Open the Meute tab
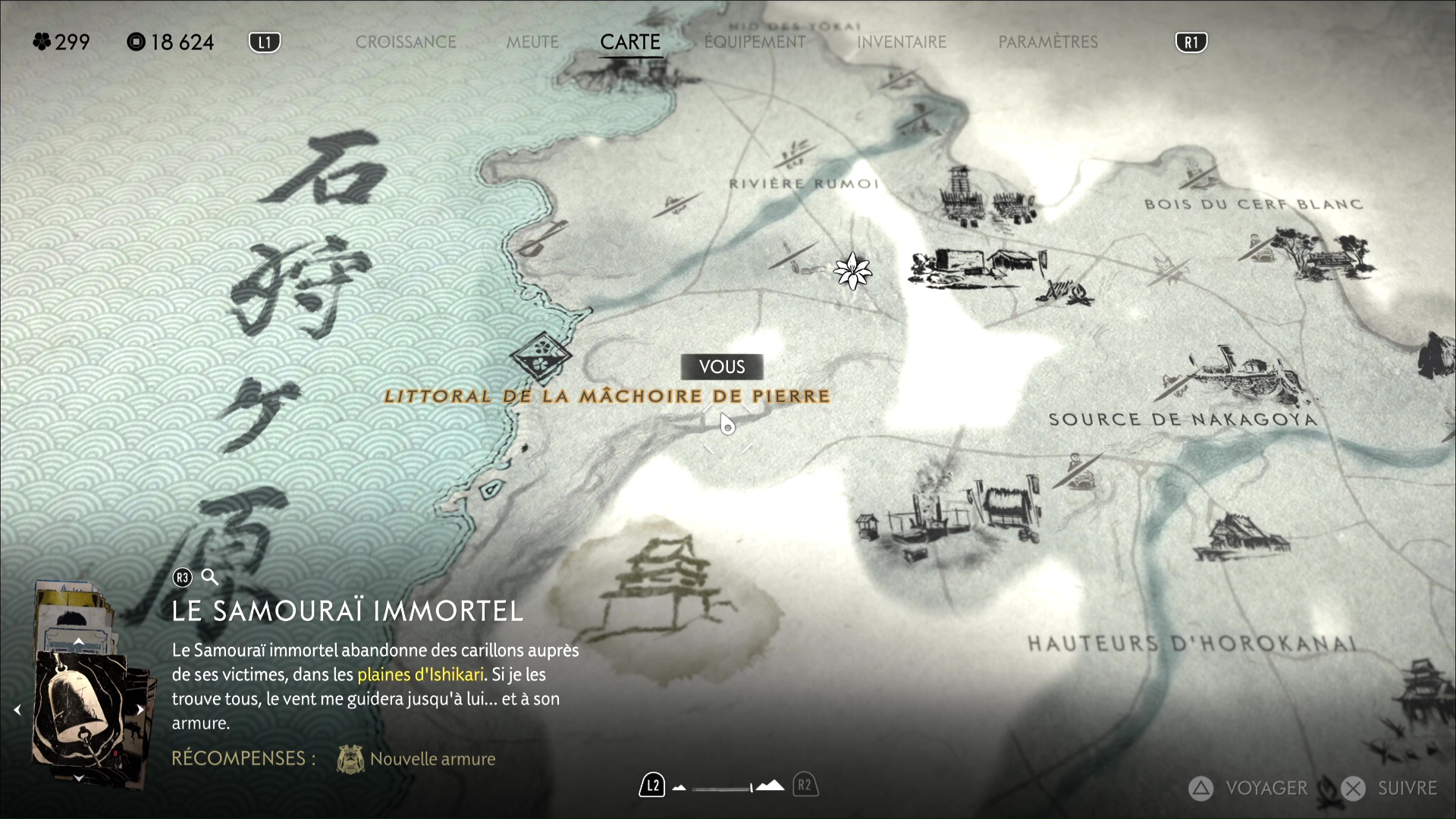Viewport: 1456px width, 819px height. tap(532, 42)
